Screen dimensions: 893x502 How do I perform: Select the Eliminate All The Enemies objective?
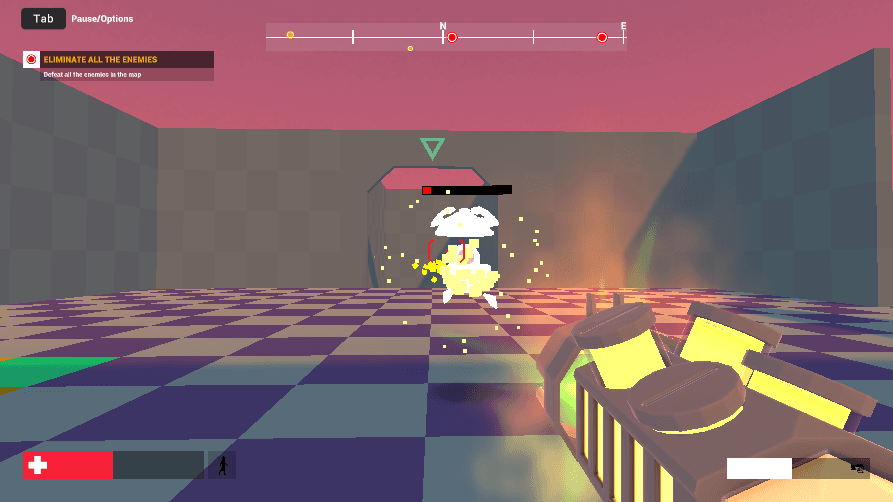[x=100, y=60]
